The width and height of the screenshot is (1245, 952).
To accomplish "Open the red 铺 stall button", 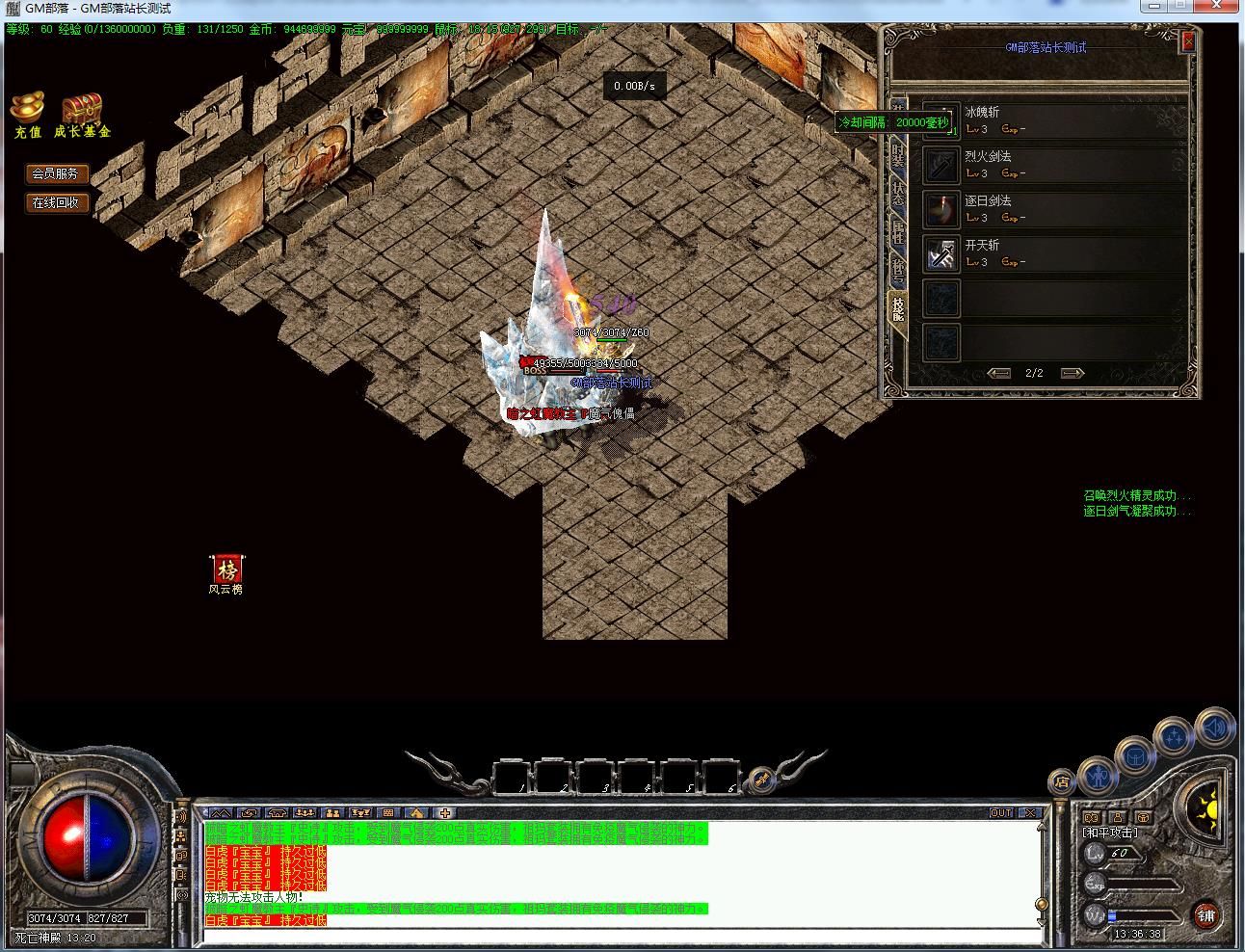I will pos(1206,915).
